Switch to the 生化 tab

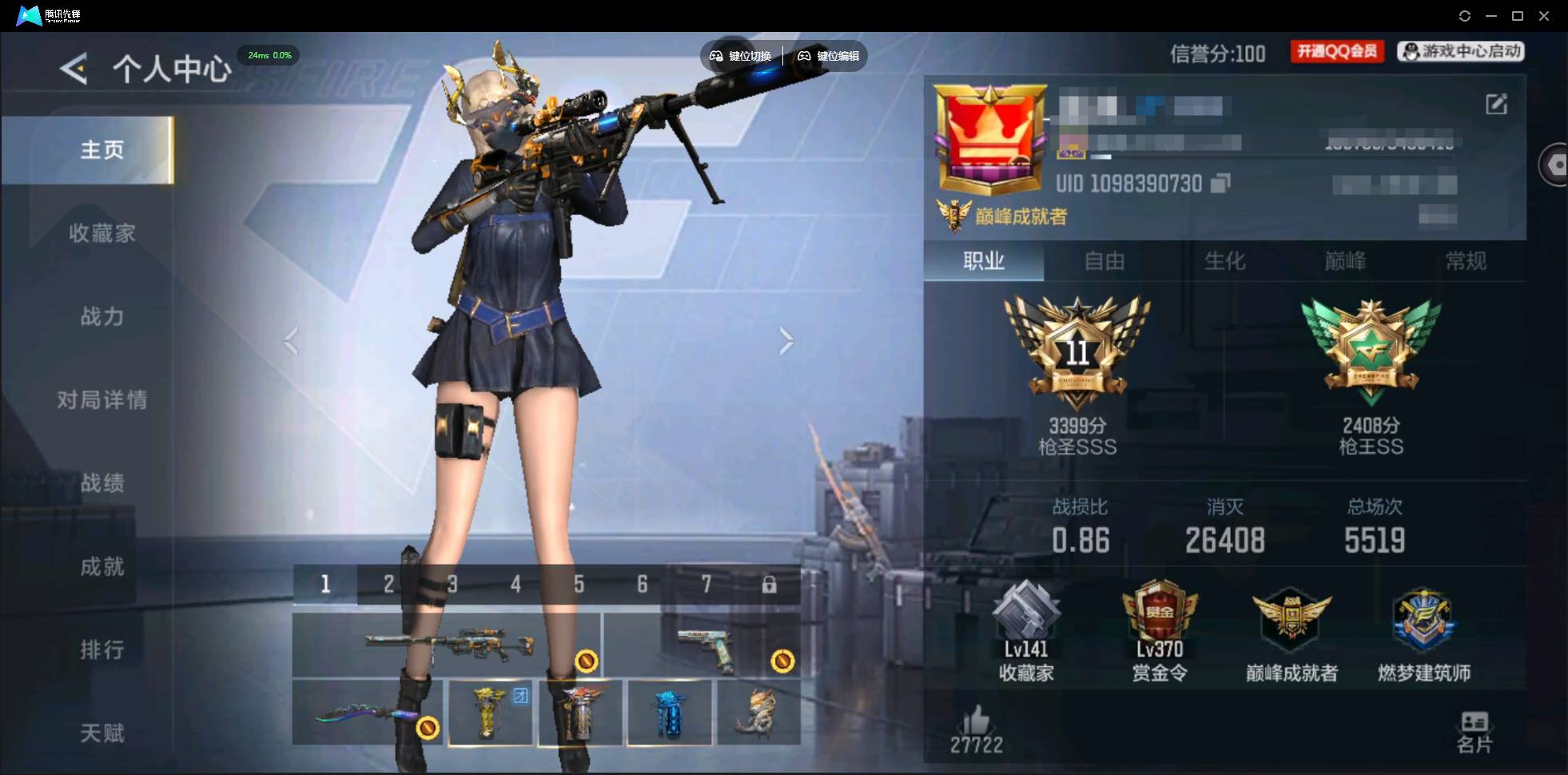[1224, 261]
